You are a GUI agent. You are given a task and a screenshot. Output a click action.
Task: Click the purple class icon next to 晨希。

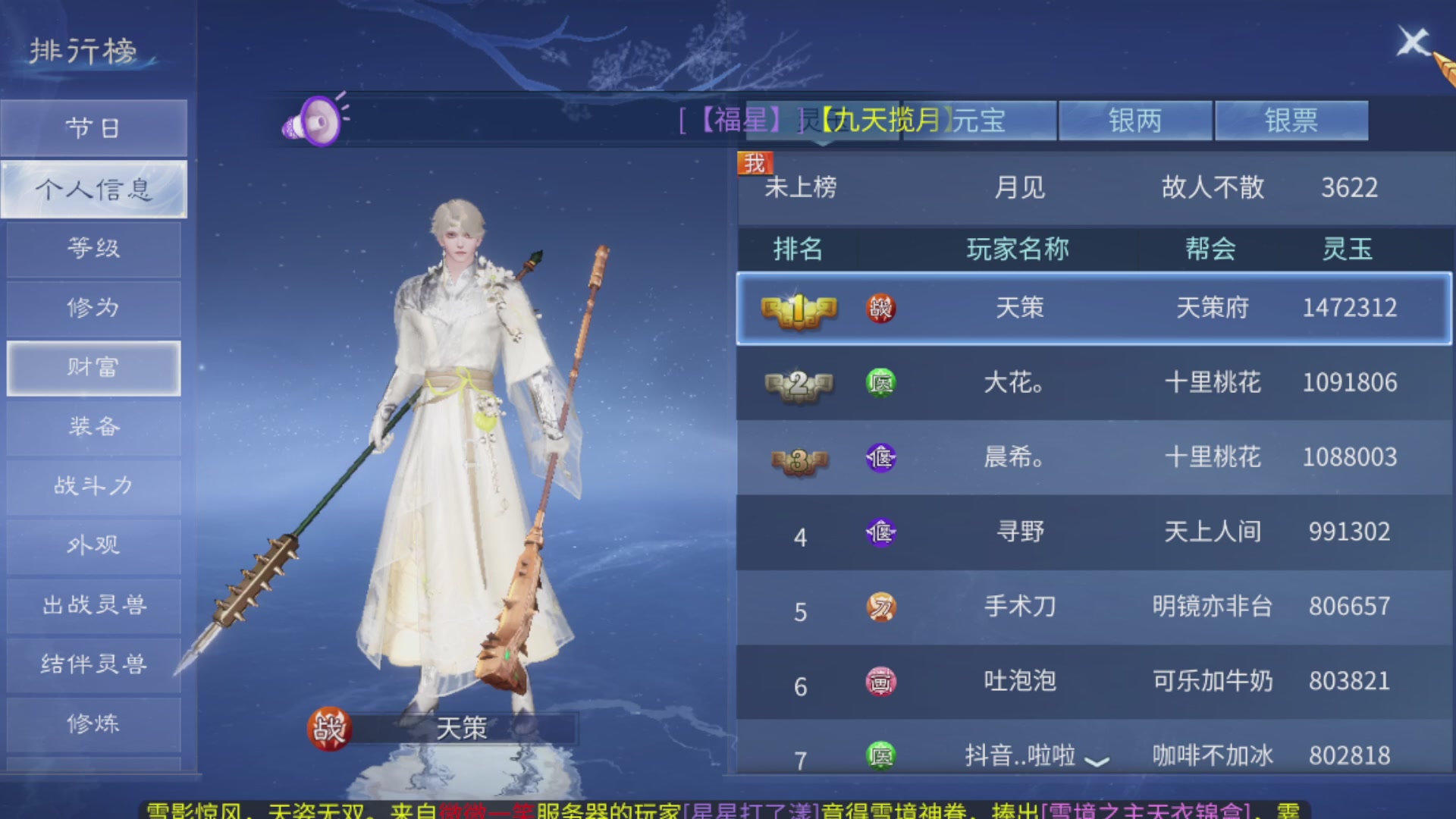[879, 457]
